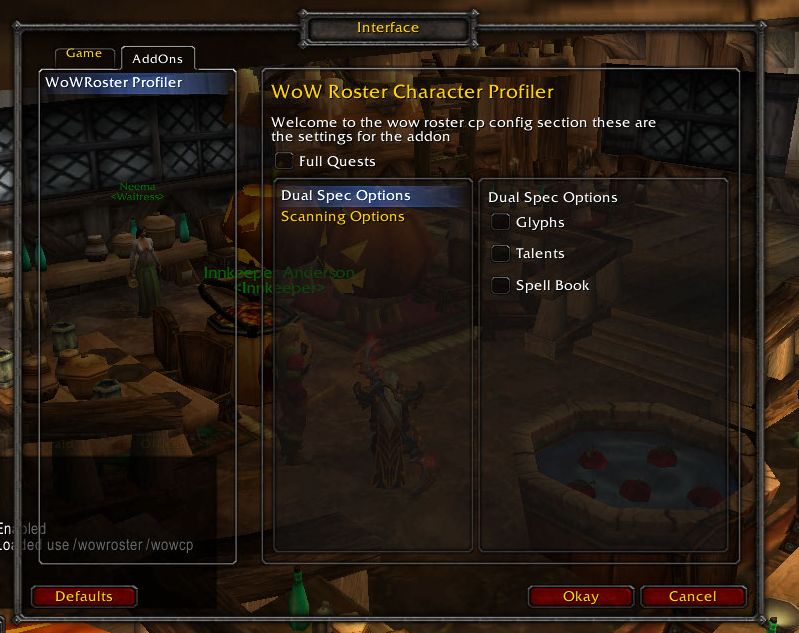Image resolution: width=799 pixels, height=633 pixels.
Task: Open the Scanning Options category
Action: point(343,217)
